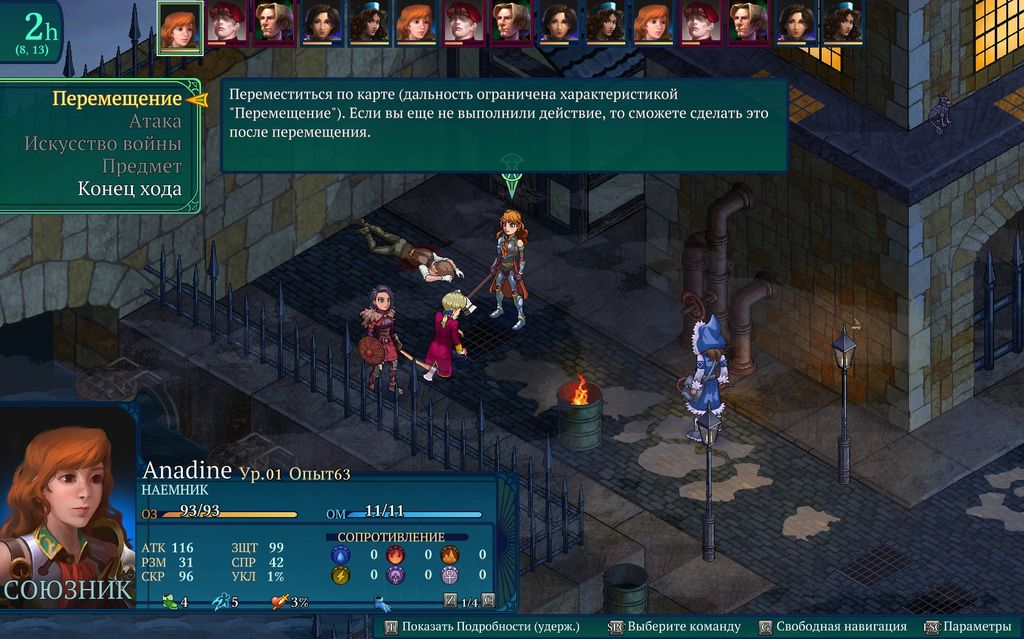Pick the Предмет command
This screenshot has height=639, width=1024.
[141, 167]
